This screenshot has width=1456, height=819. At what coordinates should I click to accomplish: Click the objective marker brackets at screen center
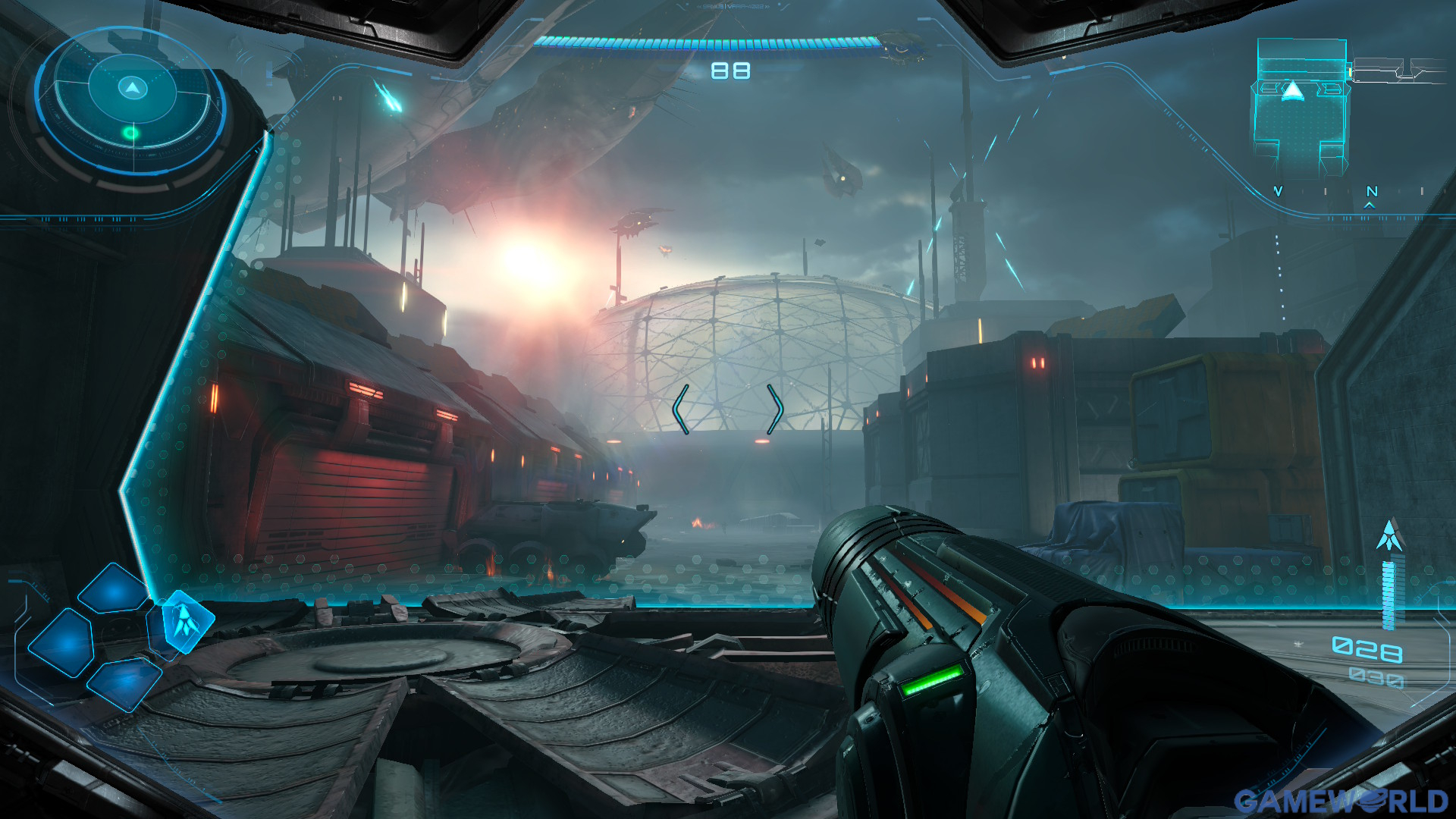pos(728,408)
